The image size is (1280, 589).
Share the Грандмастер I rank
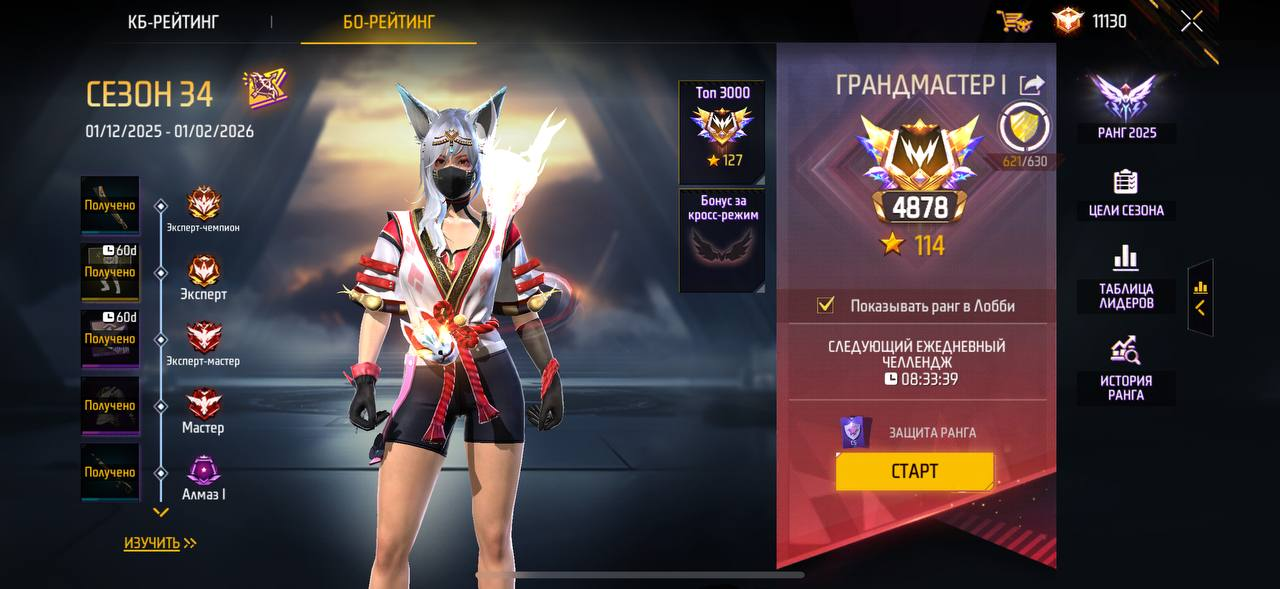(x=1031, y=85)
